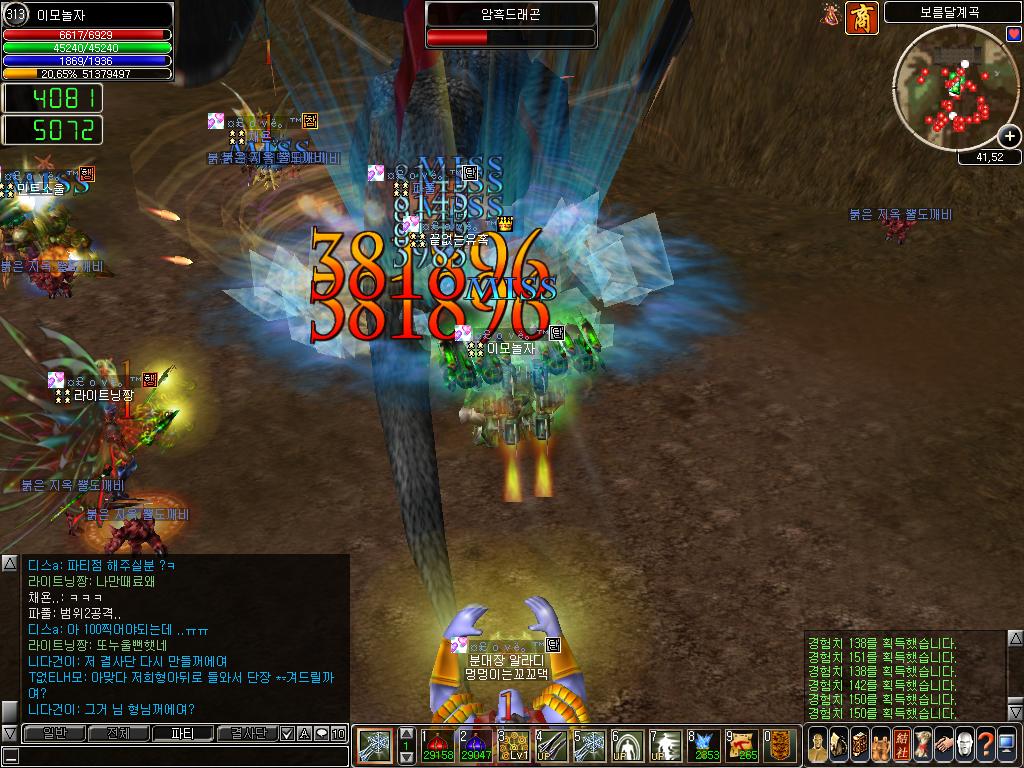
Task: Switch to the 결사단 chat tab
Action: [247, 733]
